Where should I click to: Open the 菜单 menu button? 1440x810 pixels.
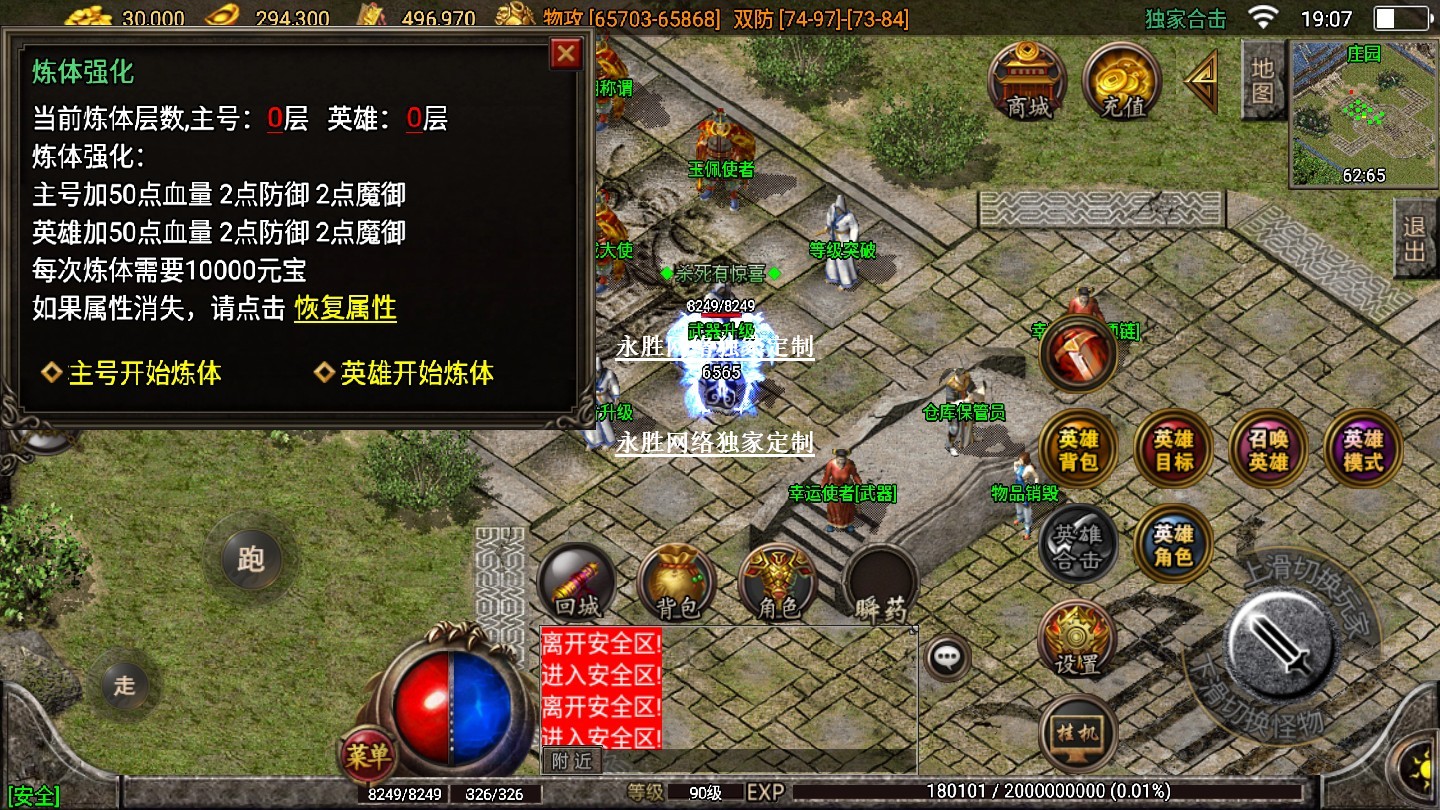click(x=366, y=756)
